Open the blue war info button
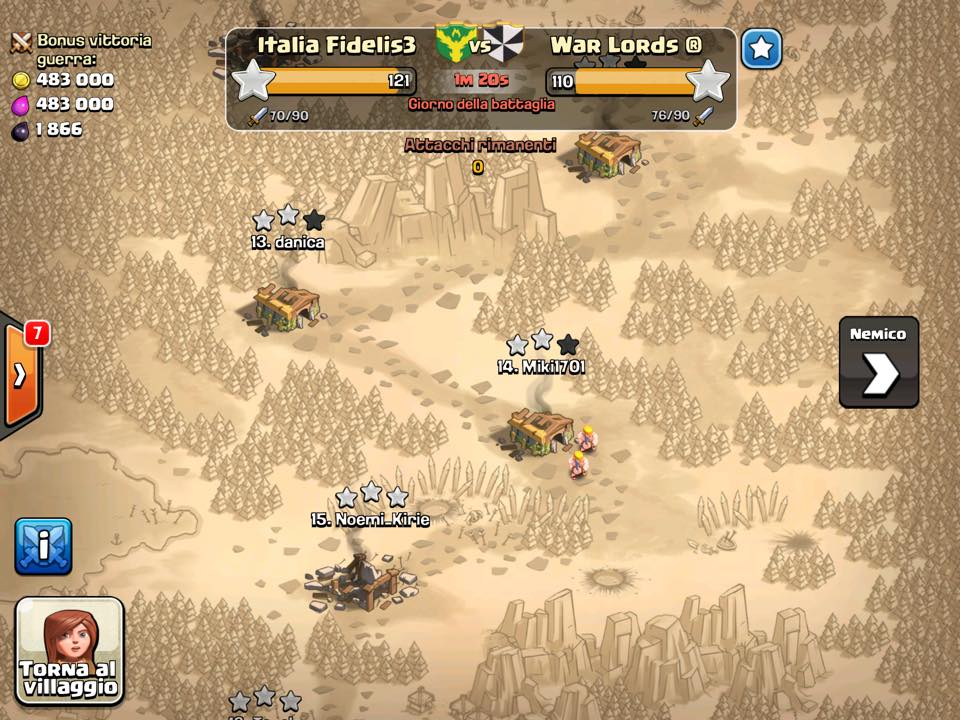Image resolution: width=960 pixels, height=720 pixels. coord(43,546)
